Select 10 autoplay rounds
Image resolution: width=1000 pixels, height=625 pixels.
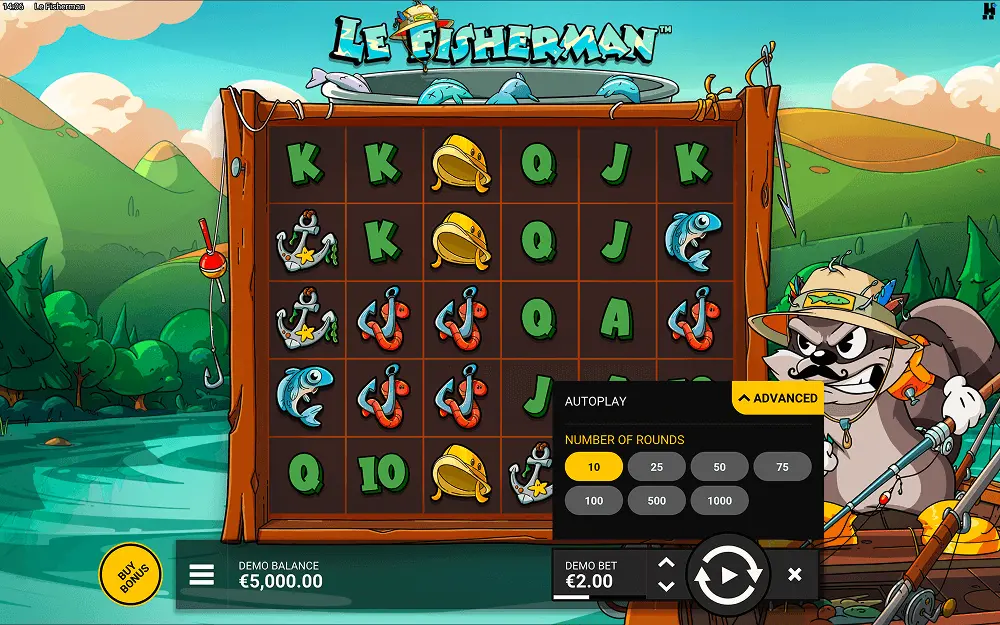coord(594,467)
